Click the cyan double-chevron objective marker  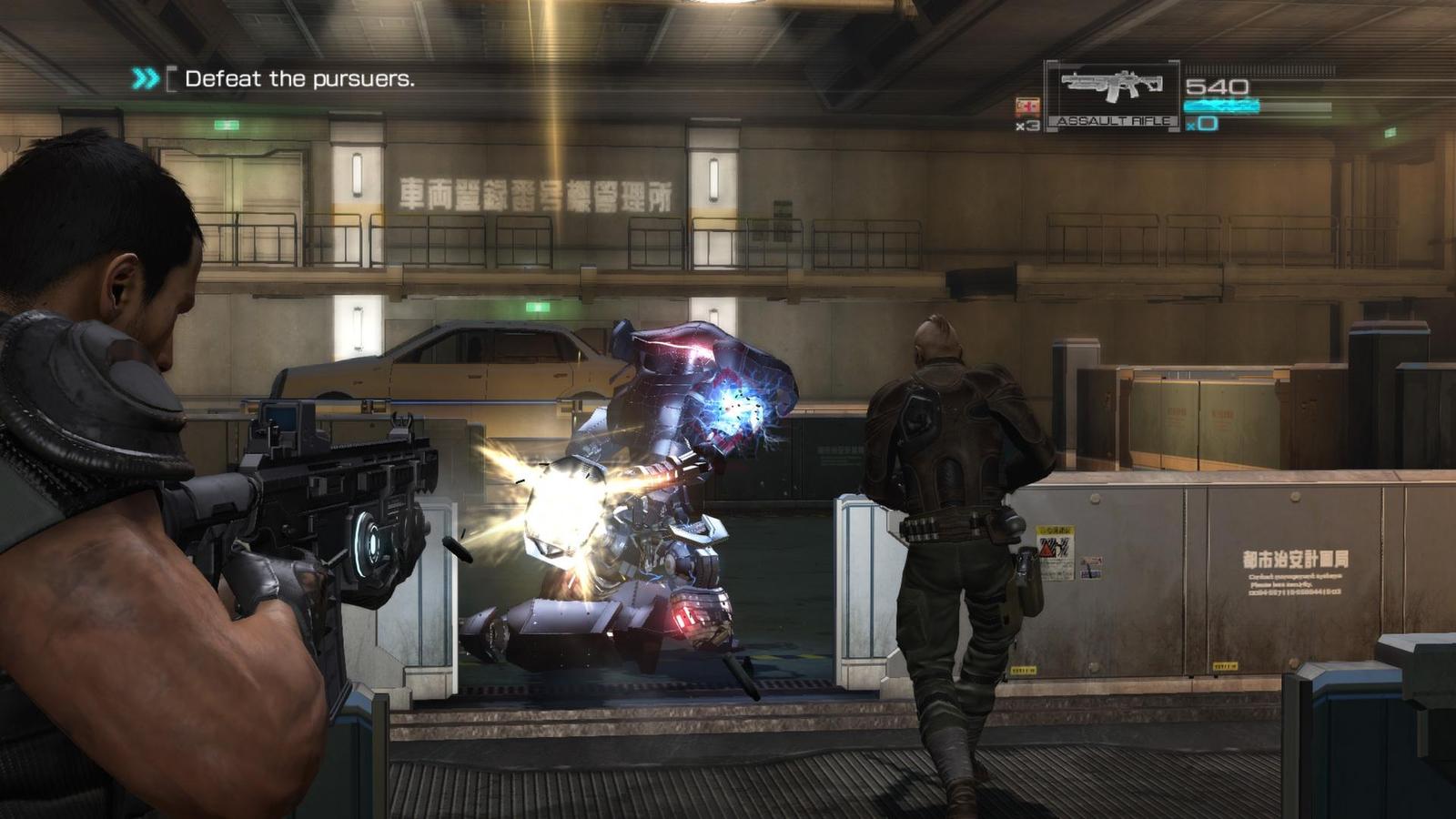coord(145,77)
